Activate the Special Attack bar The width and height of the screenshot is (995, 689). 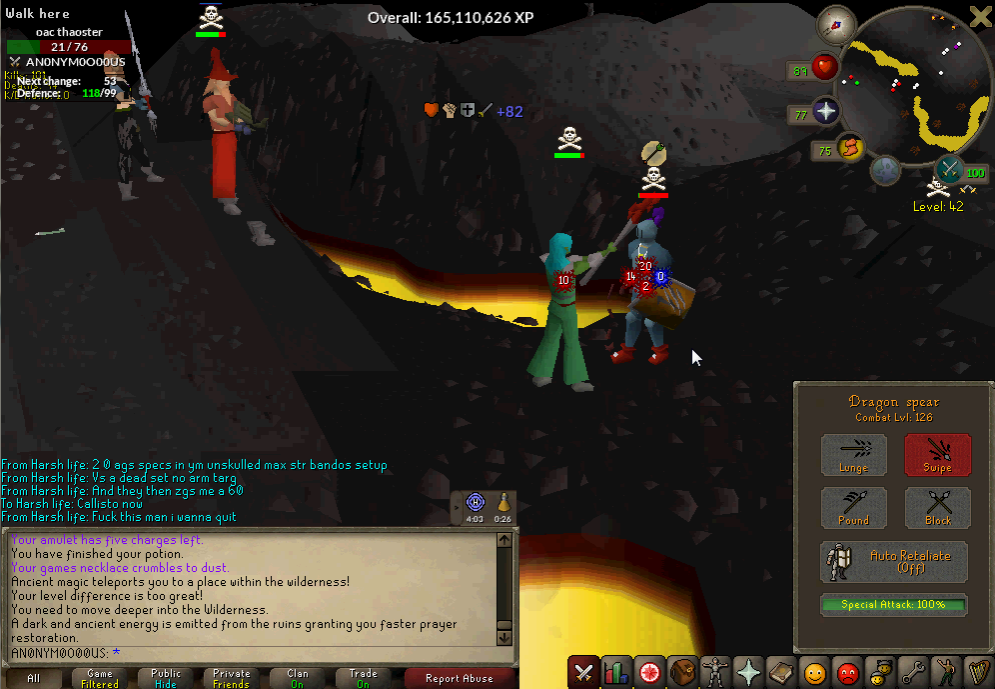coord(894,604)
